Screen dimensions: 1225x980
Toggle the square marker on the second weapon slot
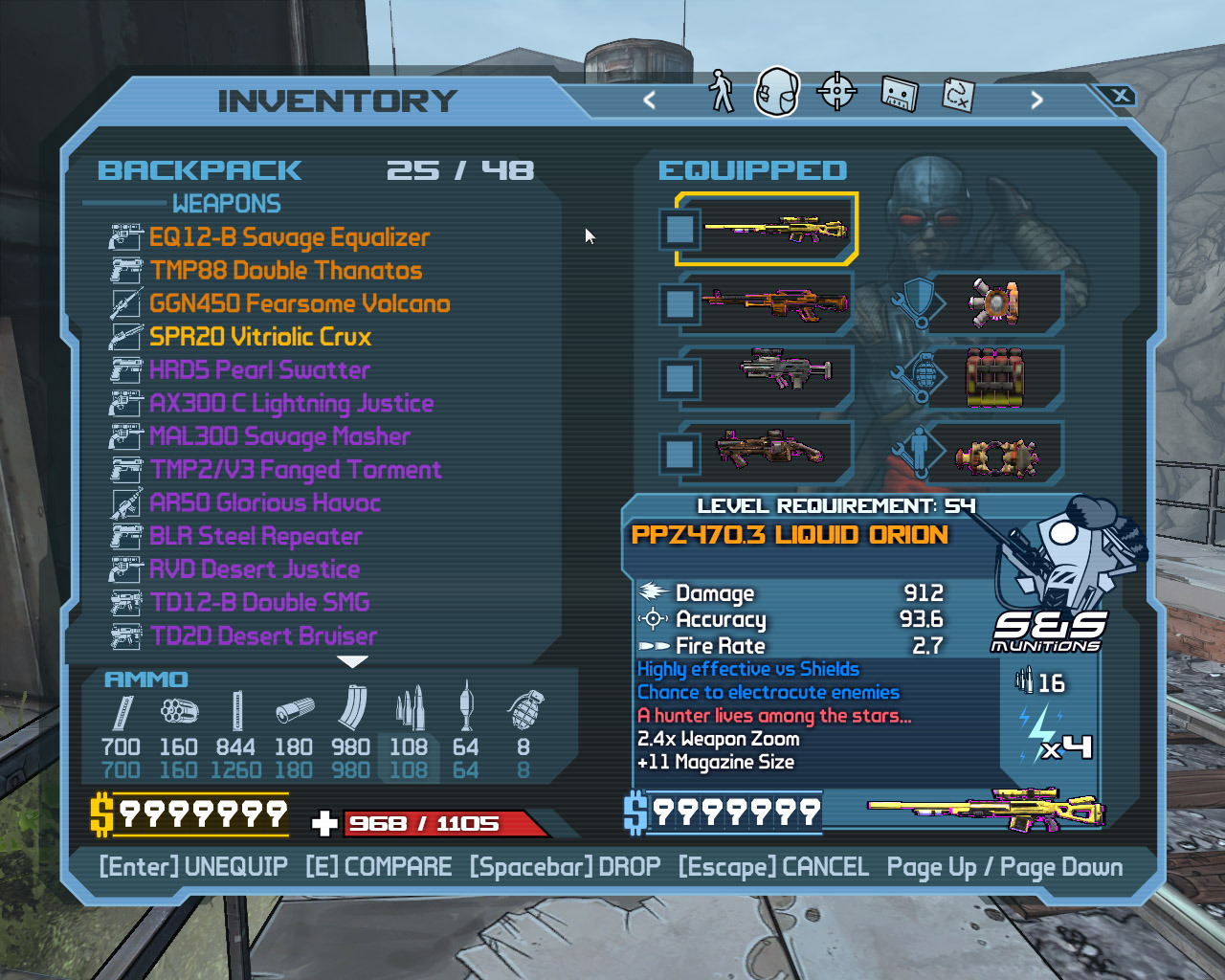680,303
